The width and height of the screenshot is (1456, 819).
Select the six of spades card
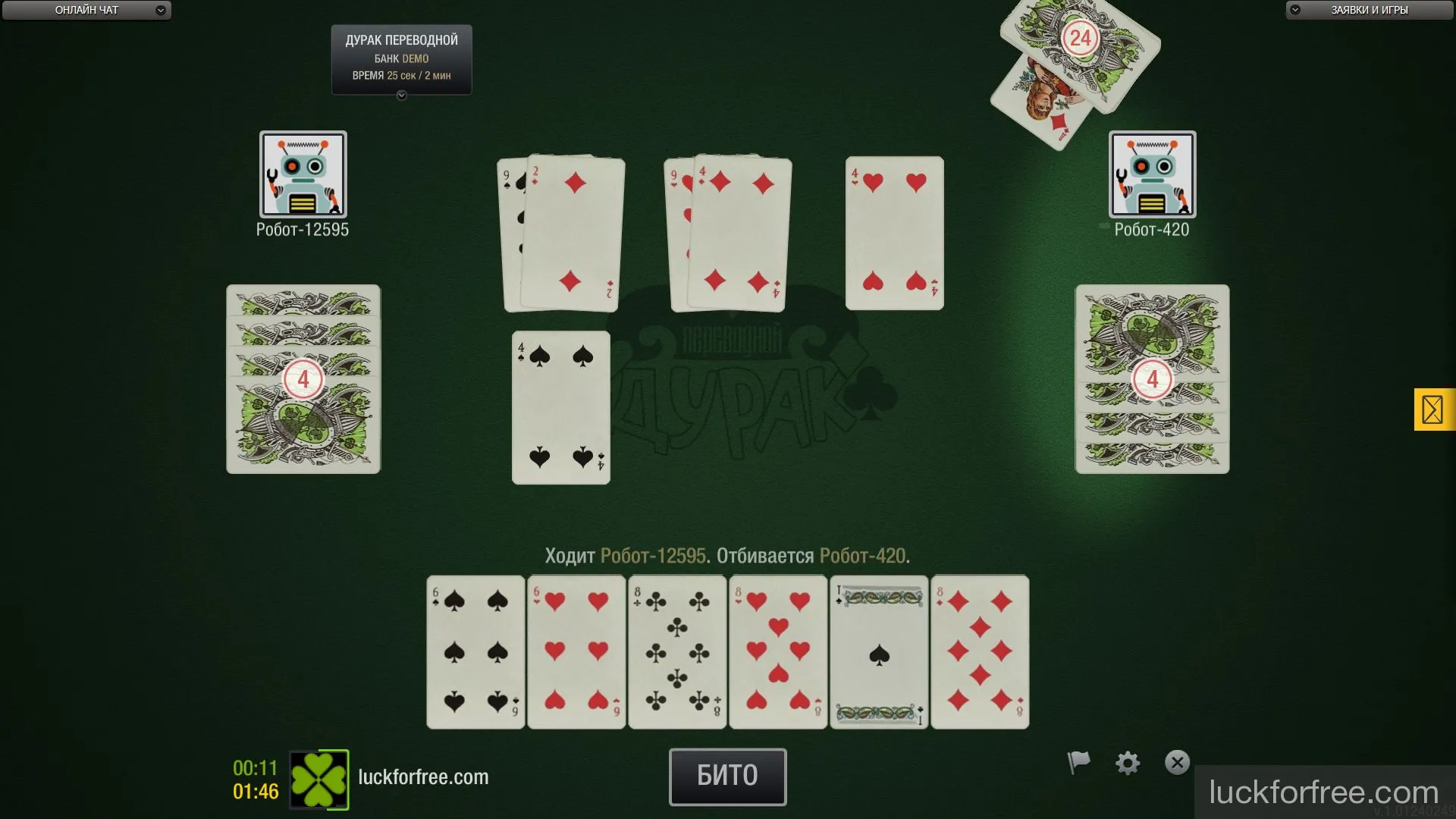(475, 651)
